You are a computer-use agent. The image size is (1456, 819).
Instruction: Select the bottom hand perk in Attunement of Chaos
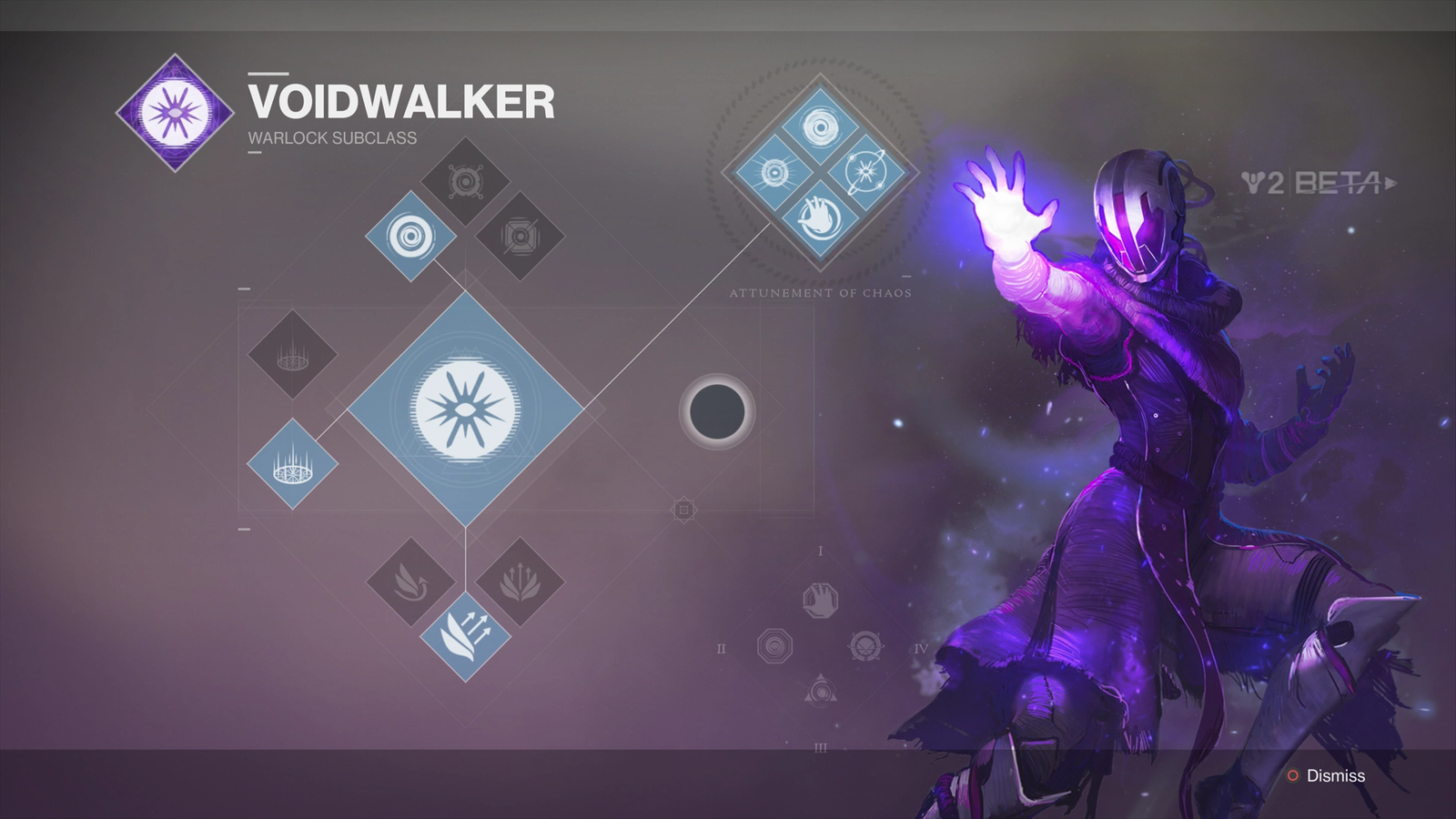[x=820, y=216]
